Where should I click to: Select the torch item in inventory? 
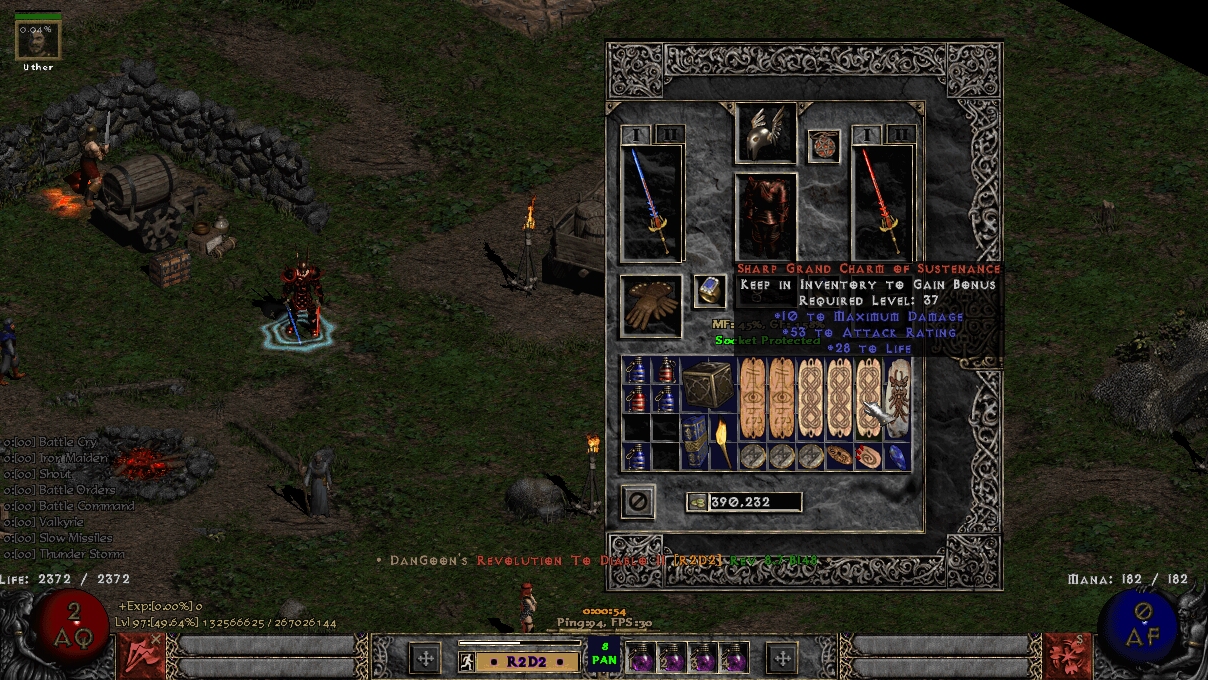point(722,441)
